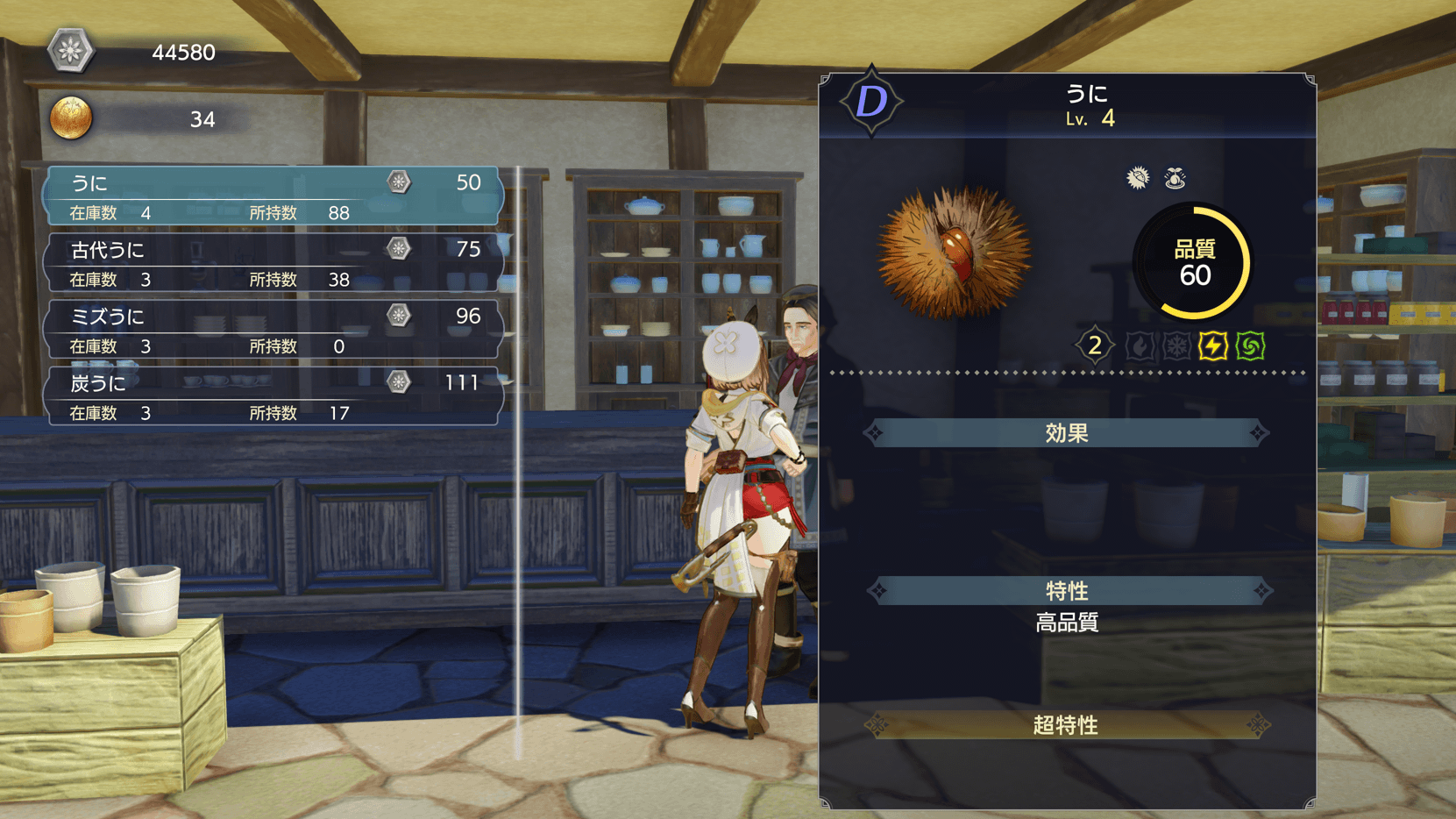Open the 効果 effects section header
Viewport: 1456px width, 819px height.
[x=1066, y=433]
